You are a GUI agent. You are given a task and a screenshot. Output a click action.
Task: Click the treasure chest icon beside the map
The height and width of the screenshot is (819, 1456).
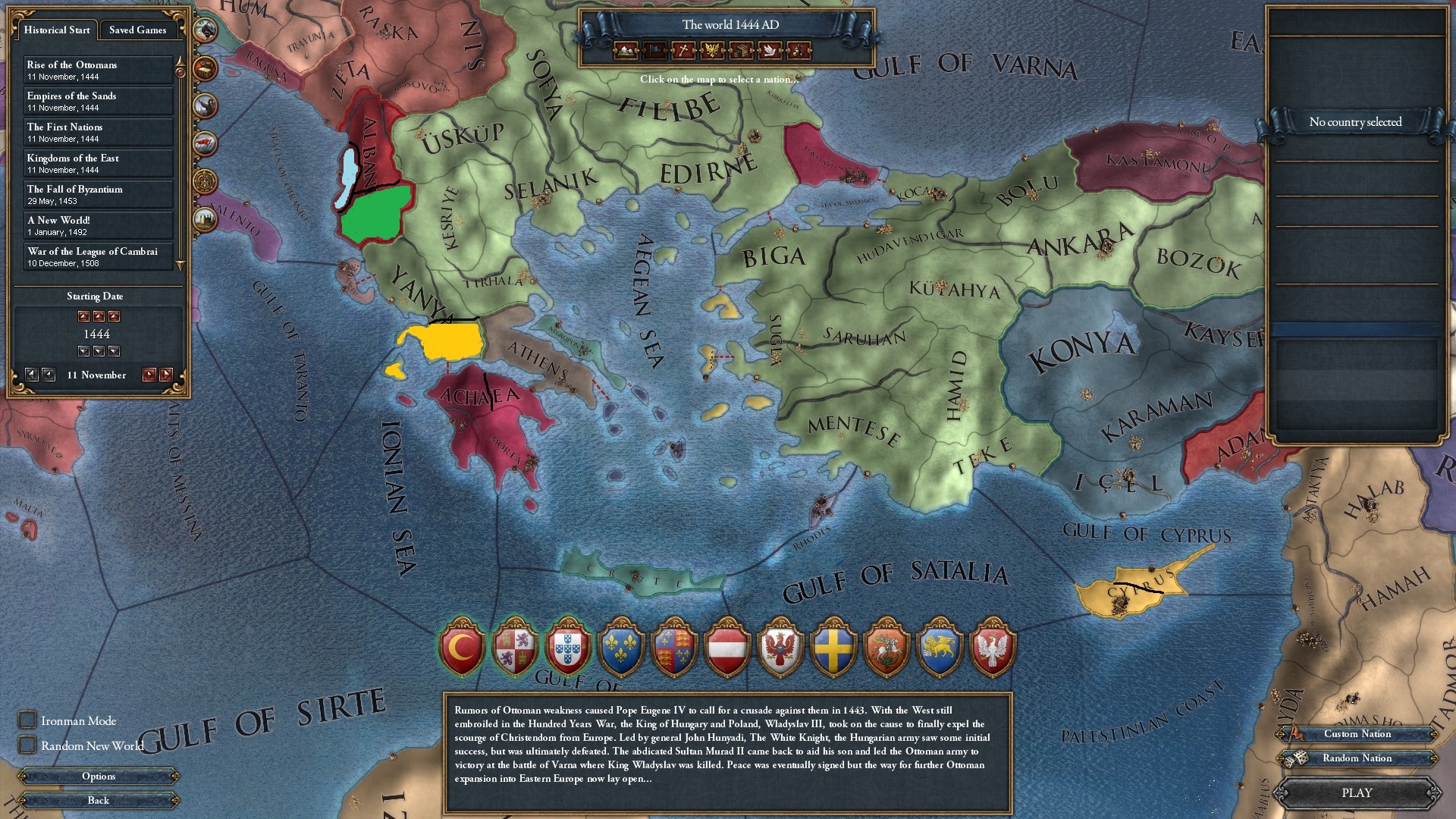[x=204, y=68]
